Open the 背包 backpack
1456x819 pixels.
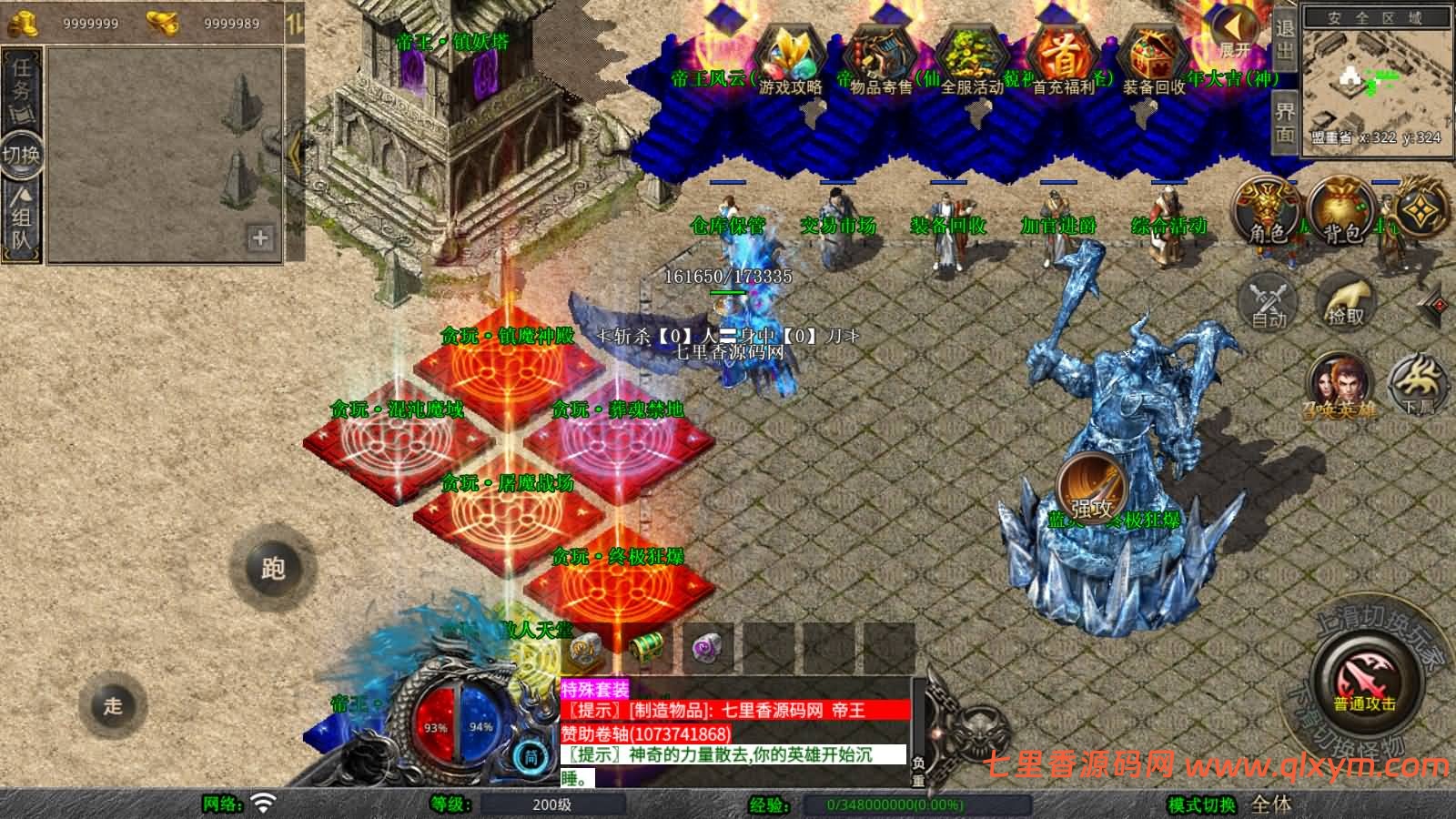coord(1341,210)
